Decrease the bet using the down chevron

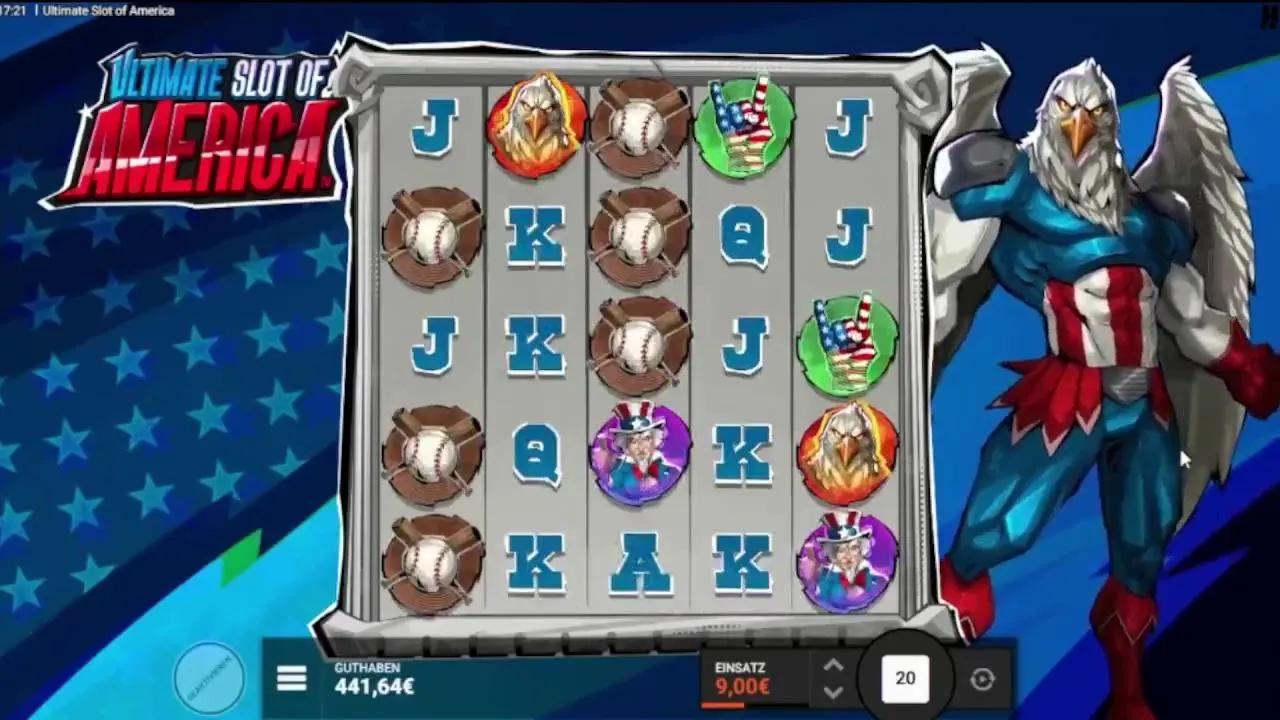pyautogui.click(x=833, y=692)
